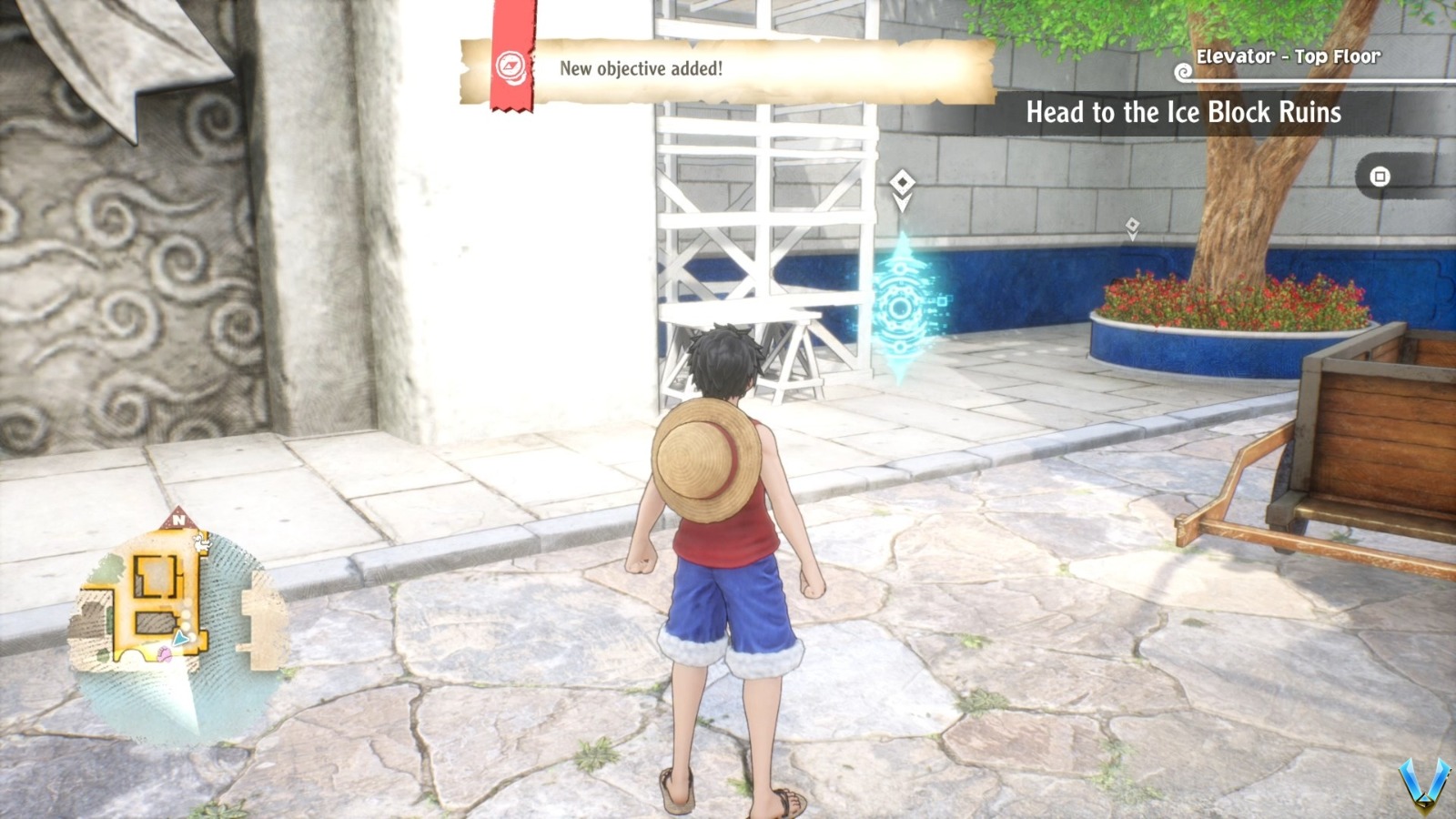Click the white dotted trail on the minimap

click(187, 619)
